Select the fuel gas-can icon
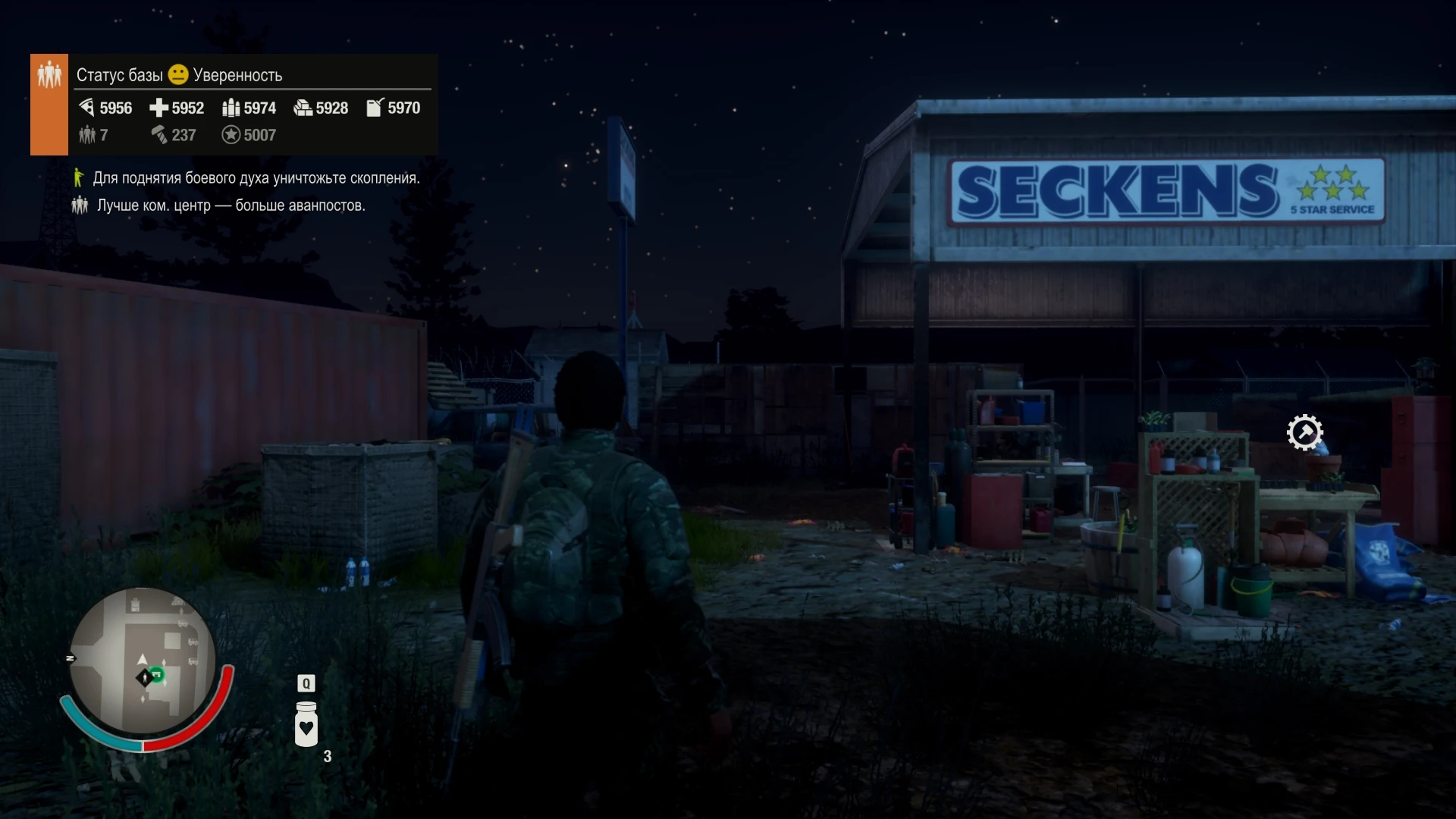This screenshot has height=819, width=1456. pos(373,108)
